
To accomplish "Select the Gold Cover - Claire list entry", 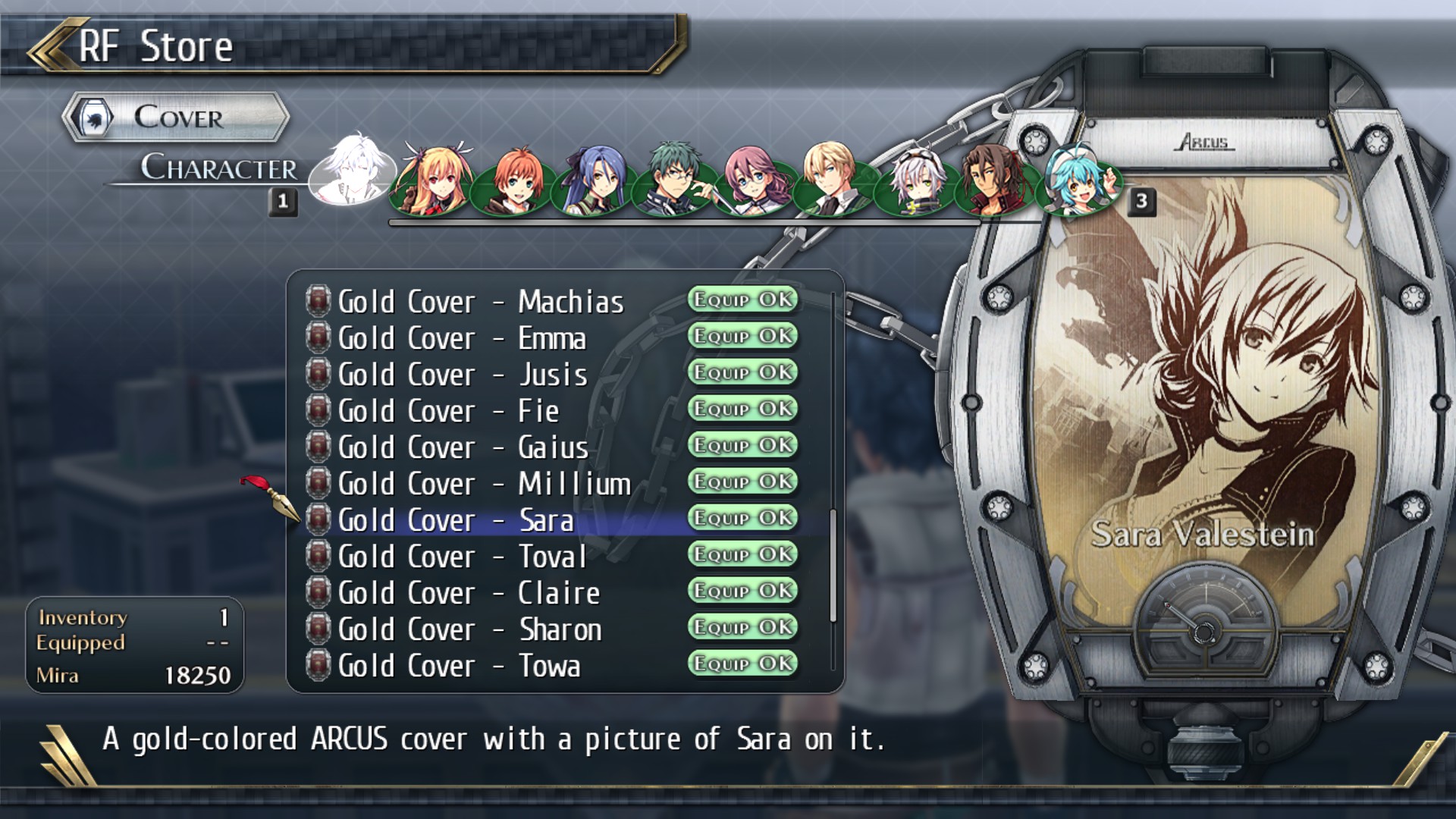I will [x=469, y=593].
